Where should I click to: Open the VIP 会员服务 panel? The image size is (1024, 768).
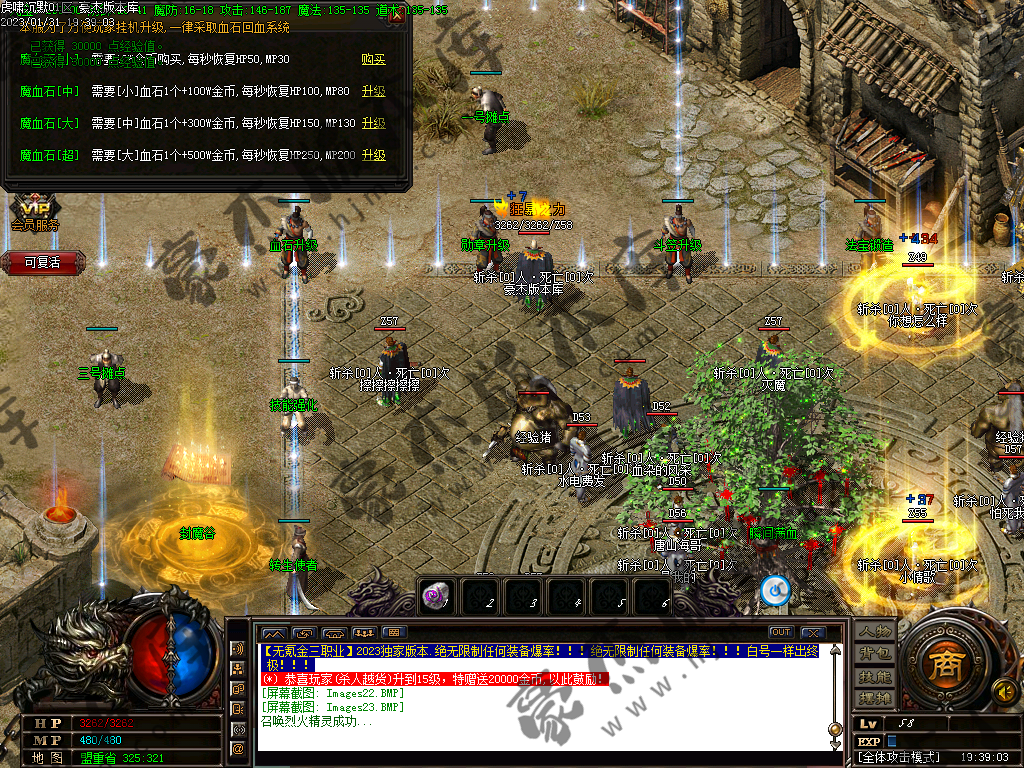(x=35, y=213)
